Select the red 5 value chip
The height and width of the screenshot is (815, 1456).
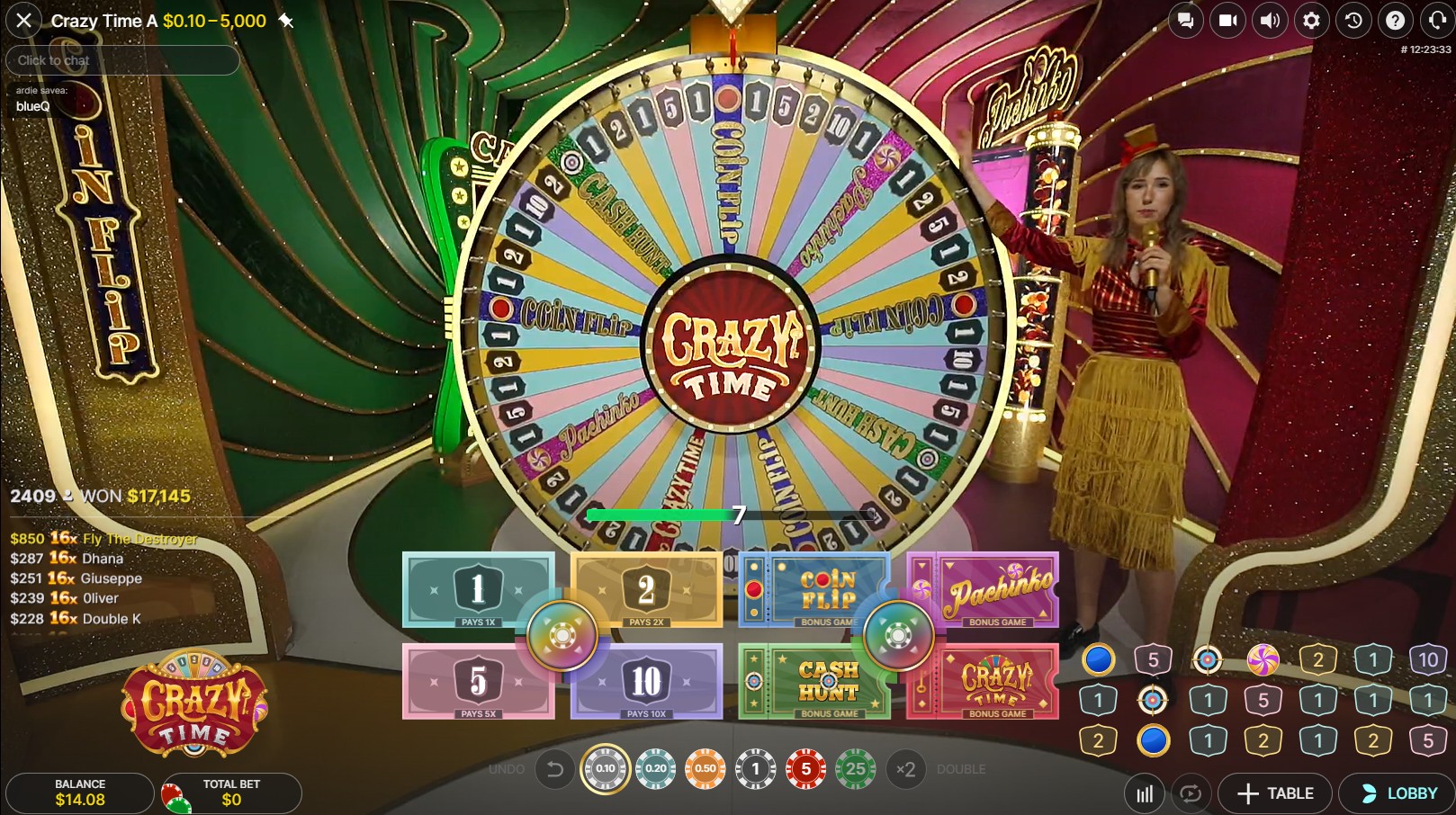coord(804,770)
